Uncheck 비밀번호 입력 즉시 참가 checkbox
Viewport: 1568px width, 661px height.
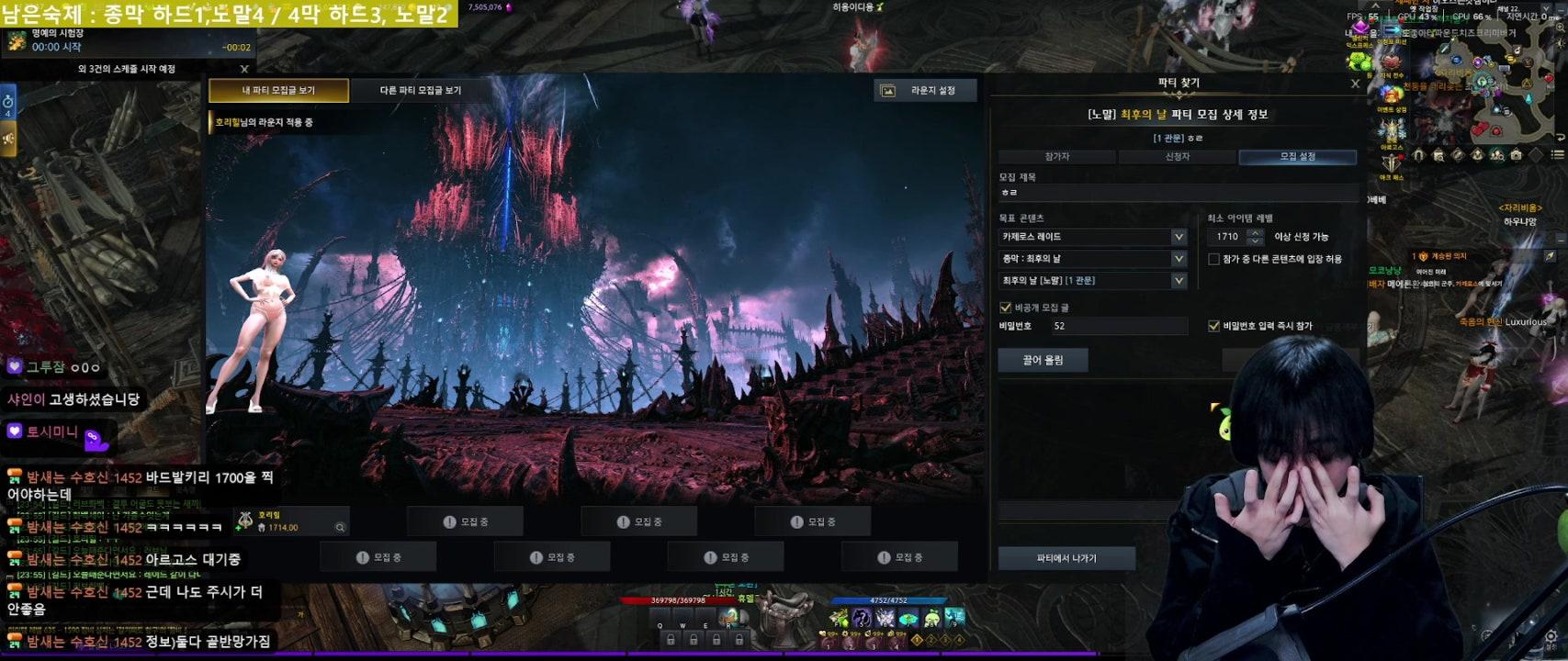click(1213, 326)
